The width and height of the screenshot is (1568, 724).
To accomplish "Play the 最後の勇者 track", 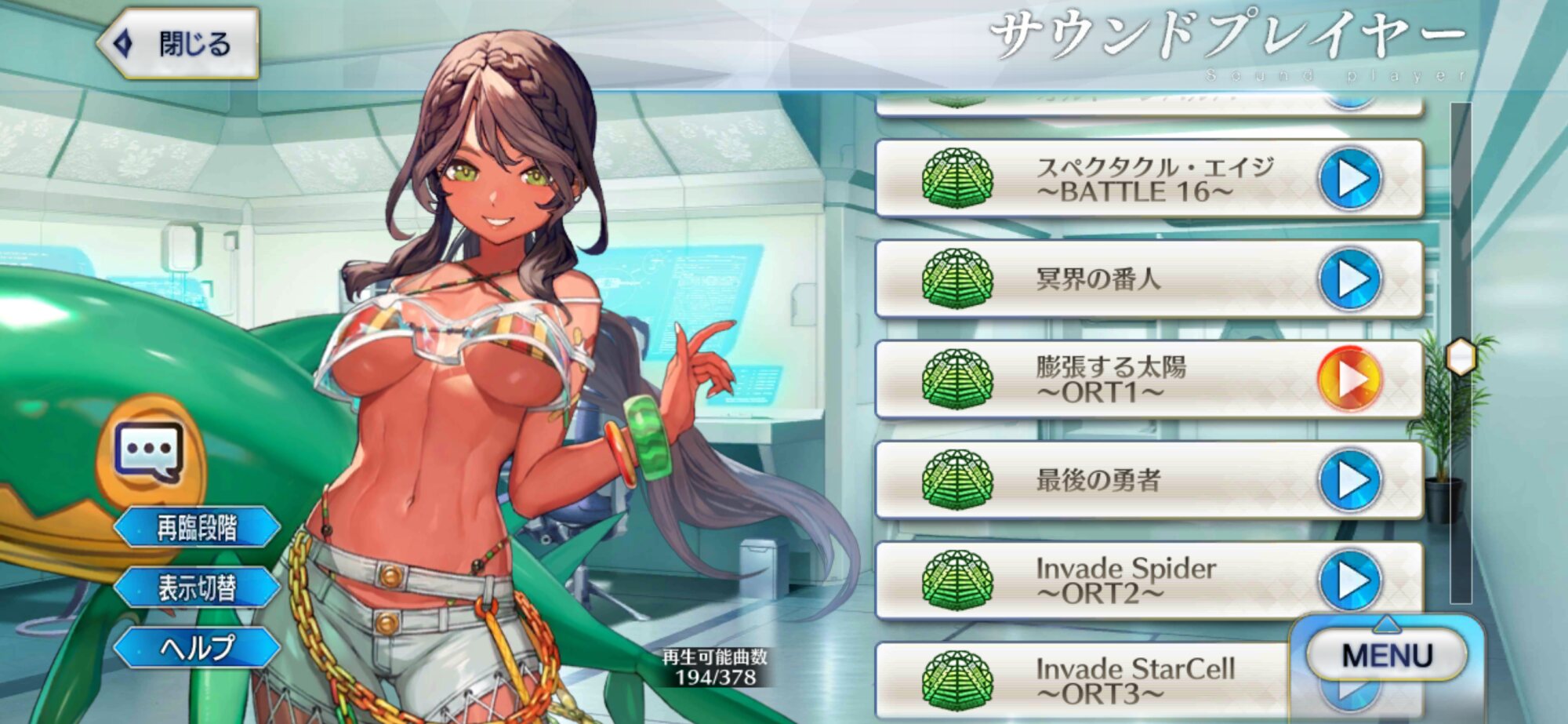I will 1348,480.
